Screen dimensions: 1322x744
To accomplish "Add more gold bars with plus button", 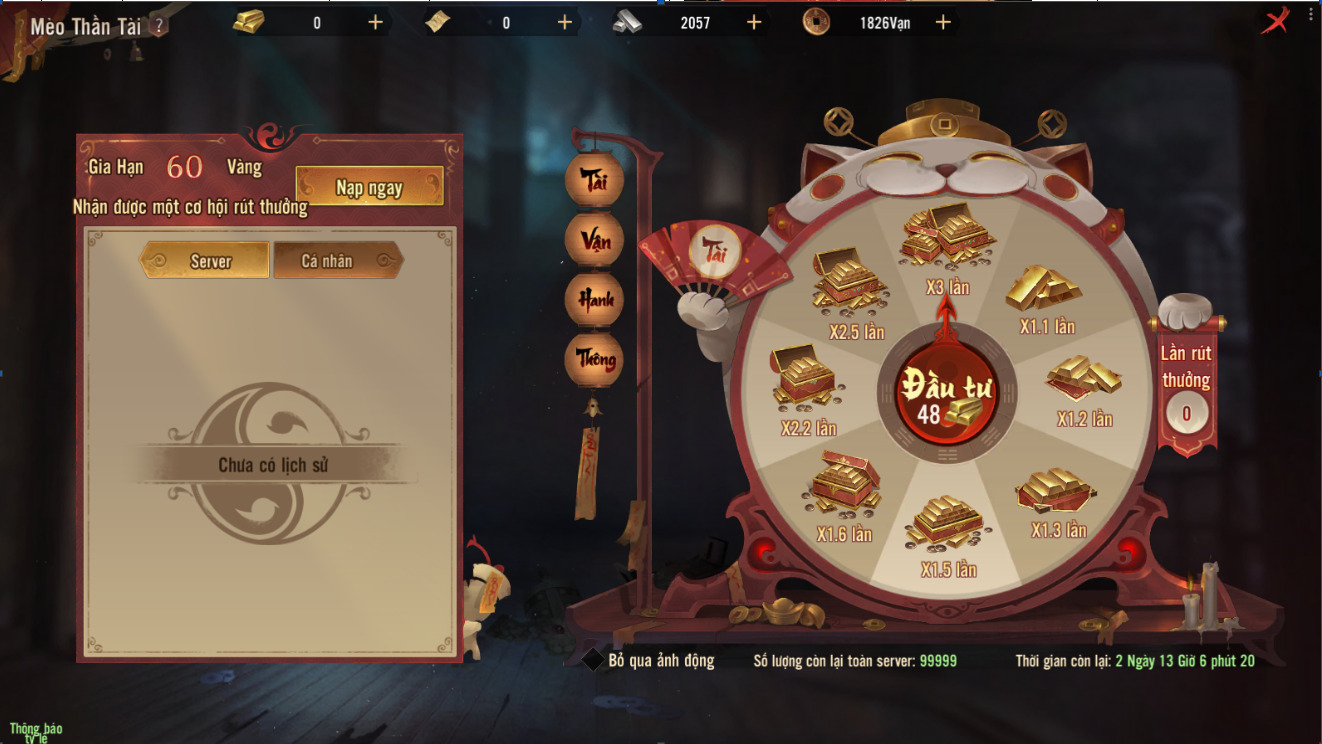I will (376, 22).
